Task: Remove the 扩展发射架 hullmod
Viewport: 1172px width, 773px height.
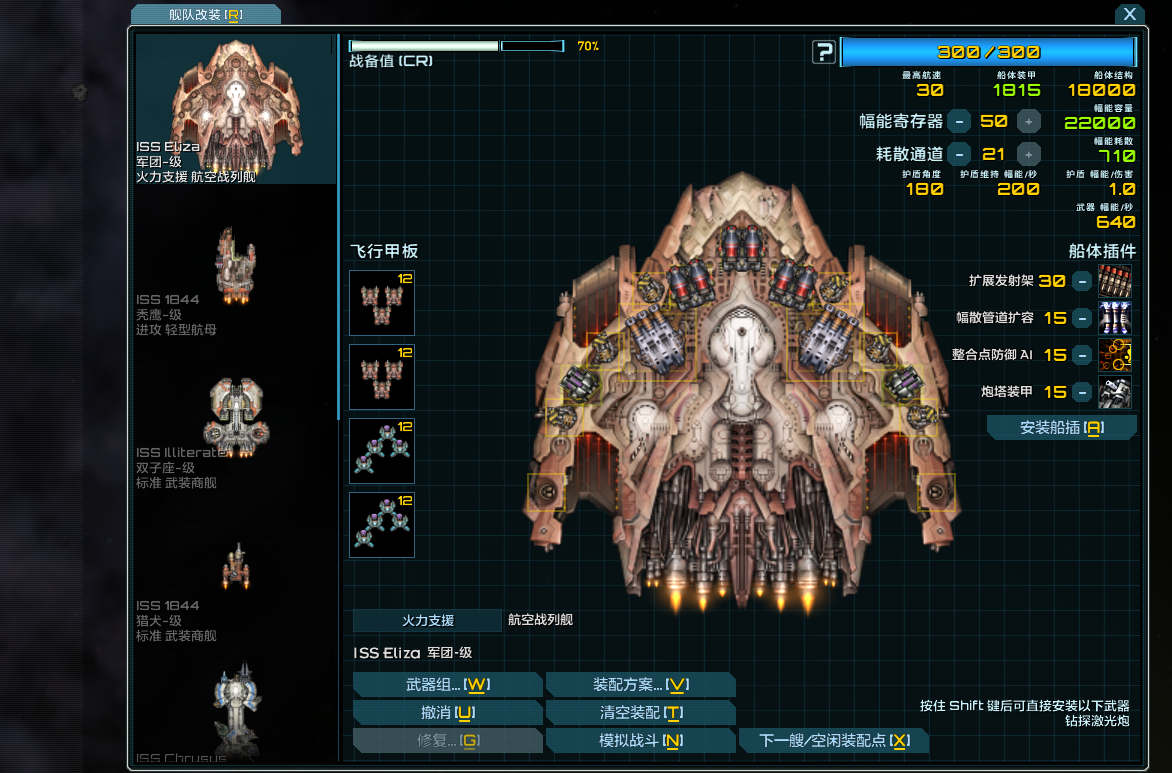Action: coord(1082,281)
